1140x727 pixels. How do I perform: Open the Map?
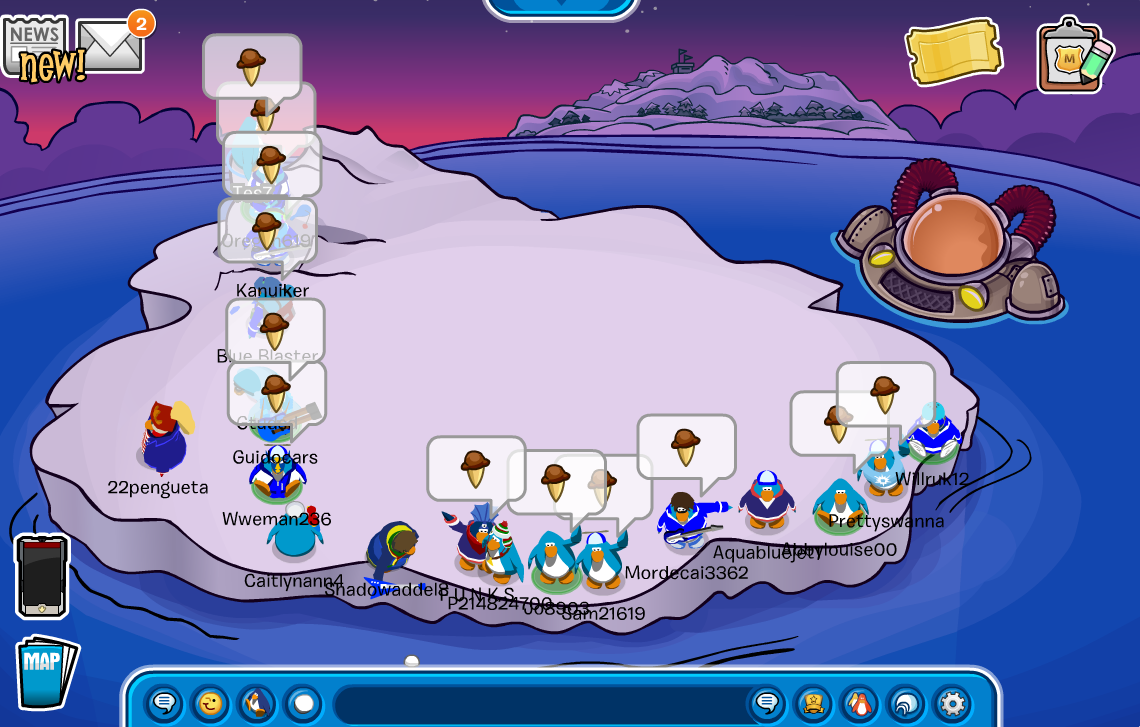(45, 671)
